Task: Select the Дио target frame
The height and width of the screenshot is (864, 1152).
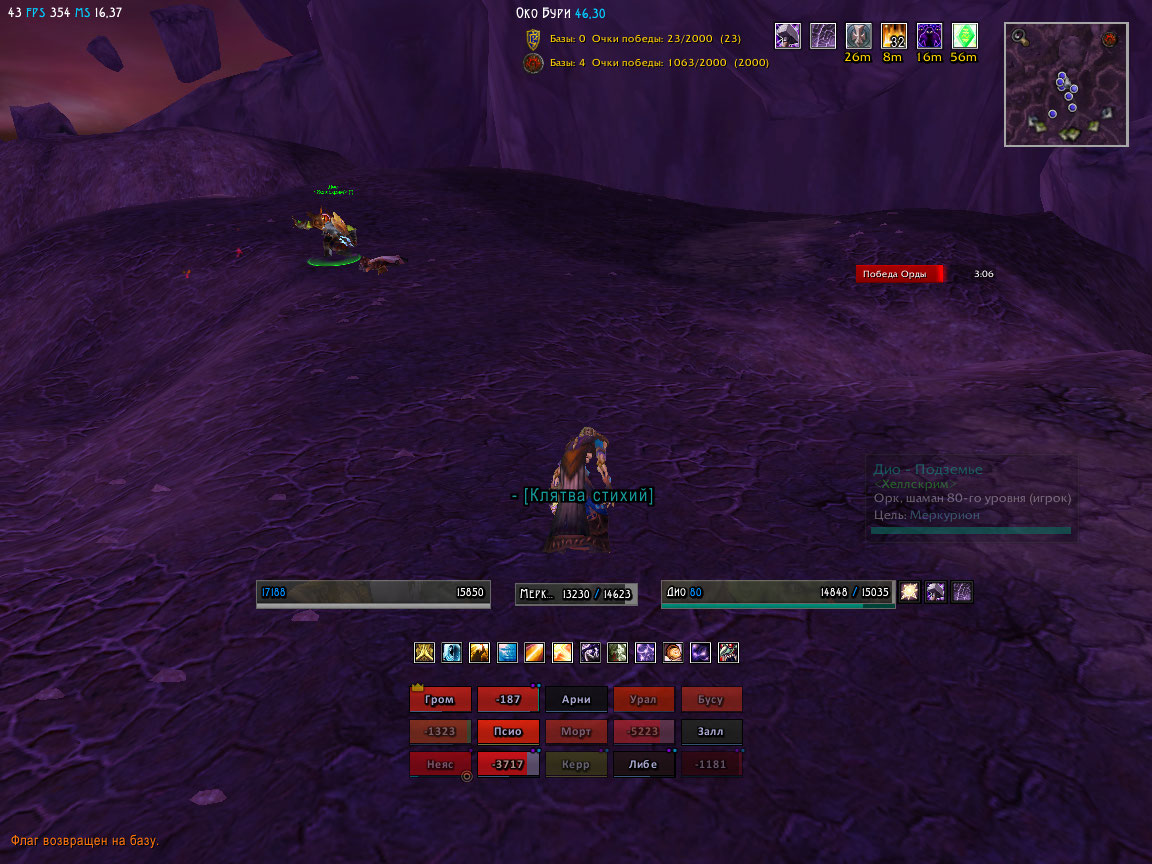Action: tap(777, 592)
